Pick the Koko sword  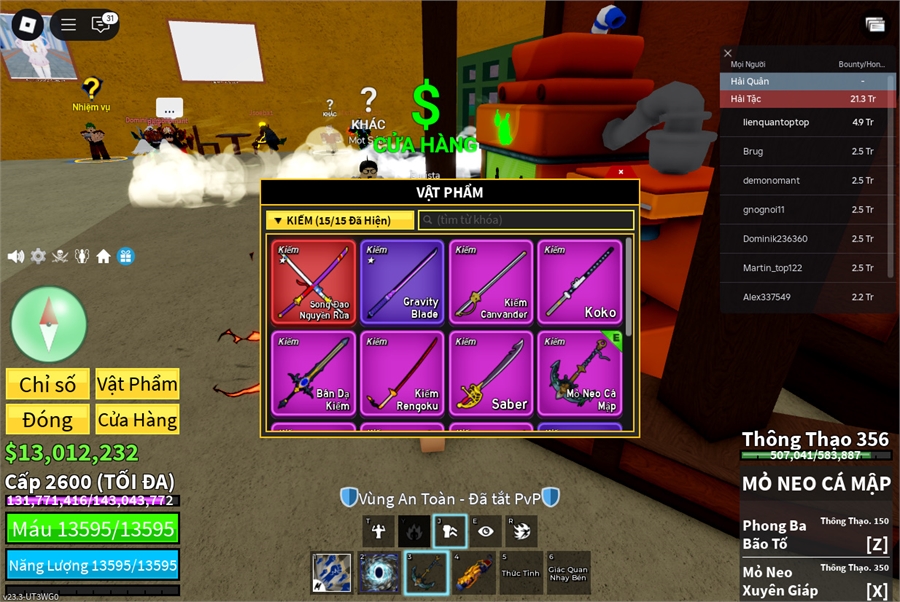(x=580, y=281)
